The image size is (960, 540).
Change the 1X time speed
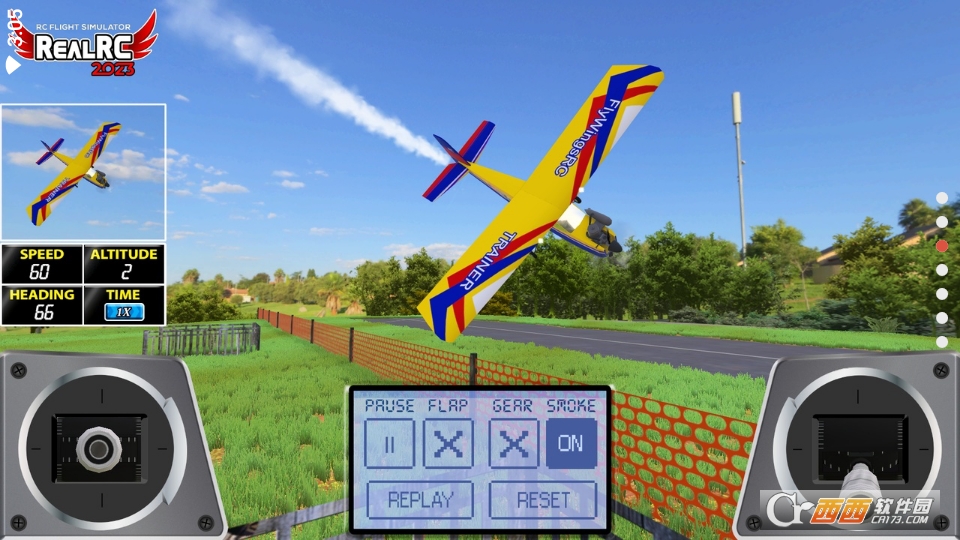(x=124, y=312)
